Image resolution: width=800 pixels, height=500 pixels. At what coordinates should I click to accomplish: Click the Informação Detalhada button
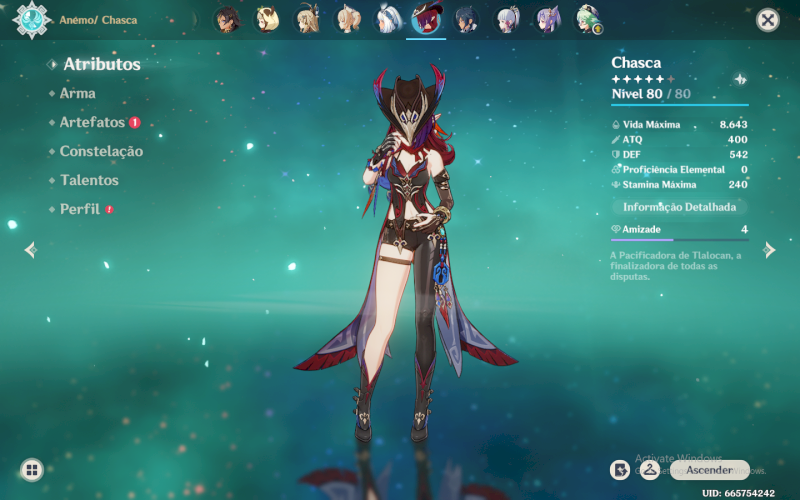tap(679, 207)
